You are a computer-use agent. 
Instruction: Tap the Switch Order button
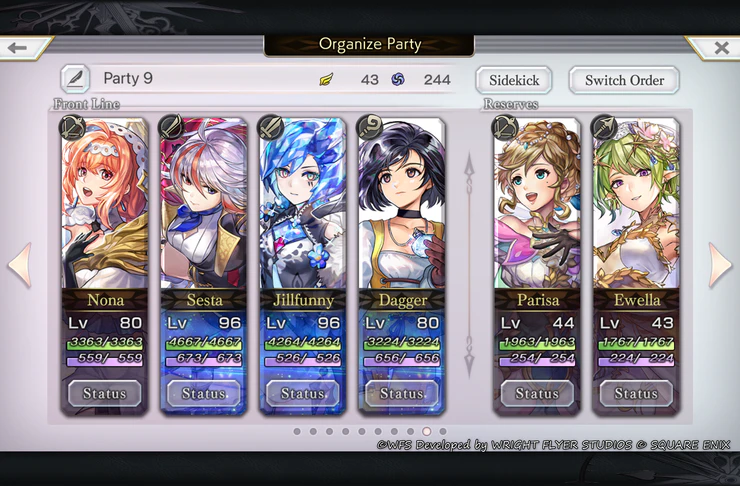pyautogui.click(x=625, y=80)
